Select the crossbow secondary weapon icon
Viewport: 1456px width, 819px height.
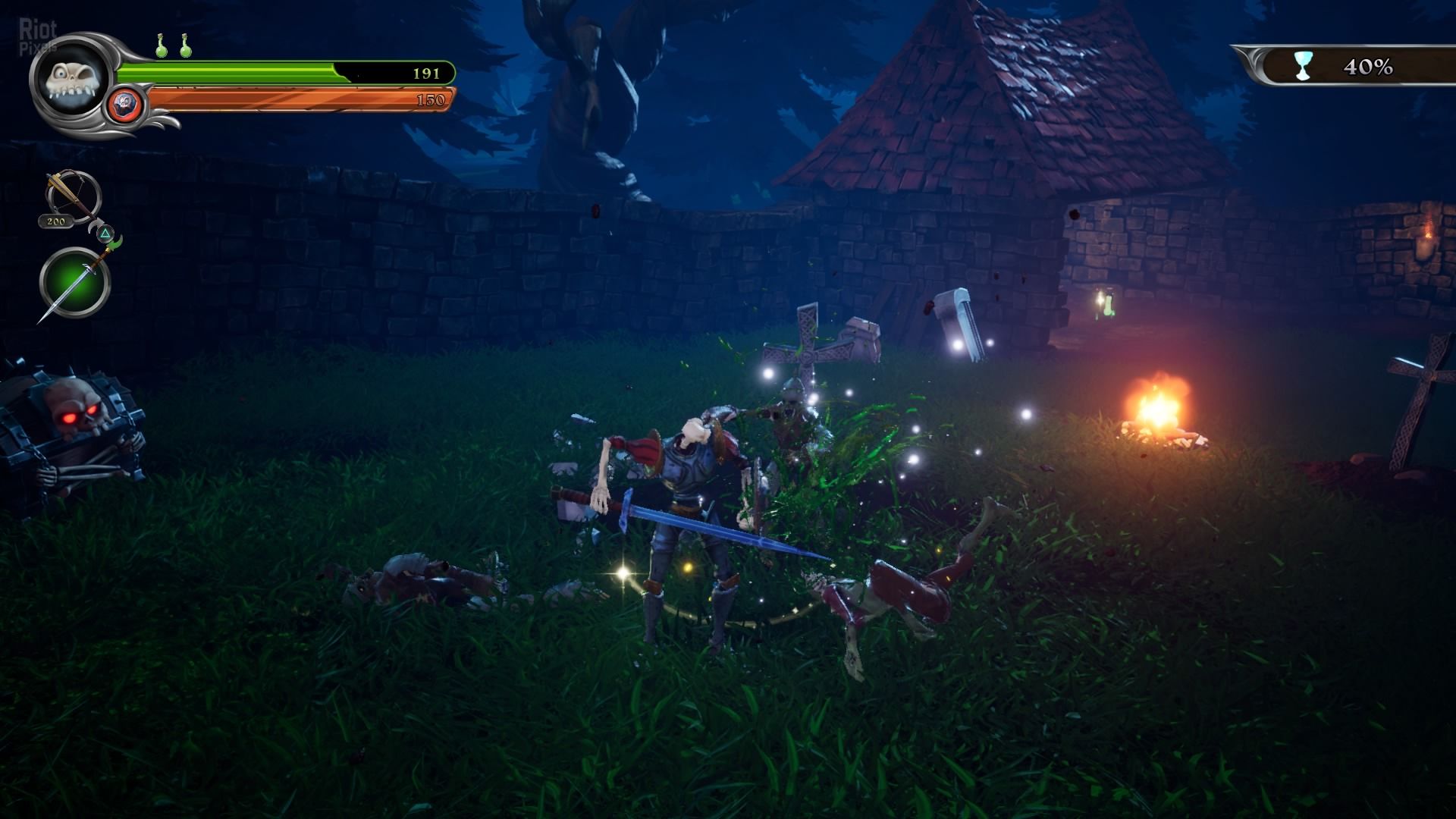pos(73,196)
